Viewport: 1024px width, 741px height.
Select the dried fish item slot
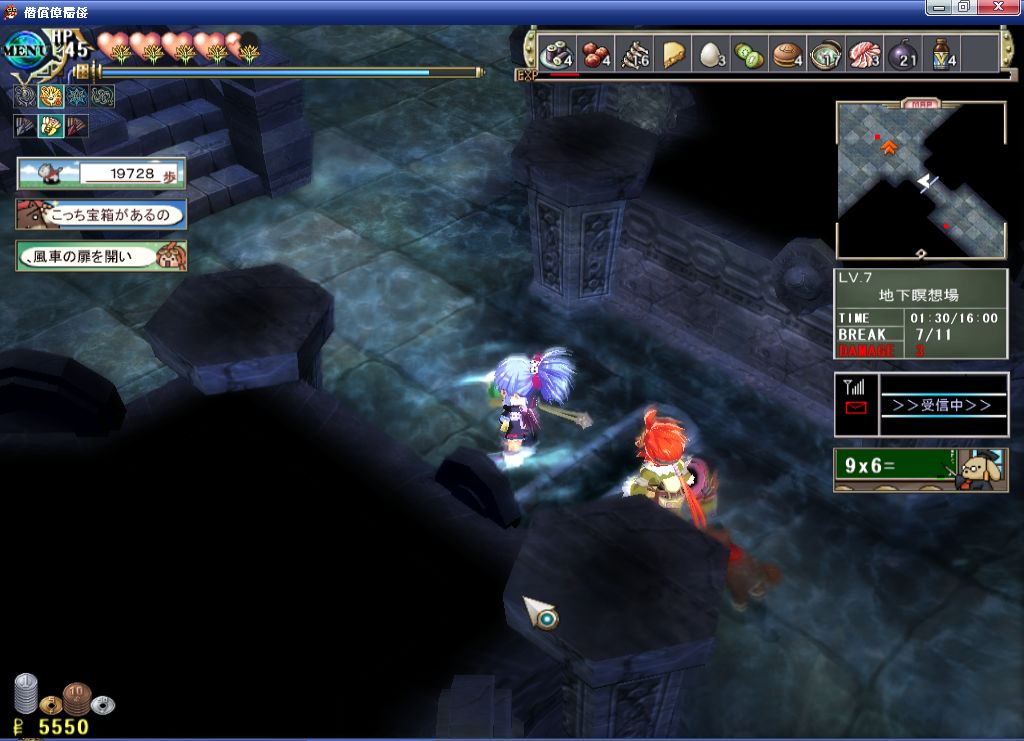[x=634, y=54]
